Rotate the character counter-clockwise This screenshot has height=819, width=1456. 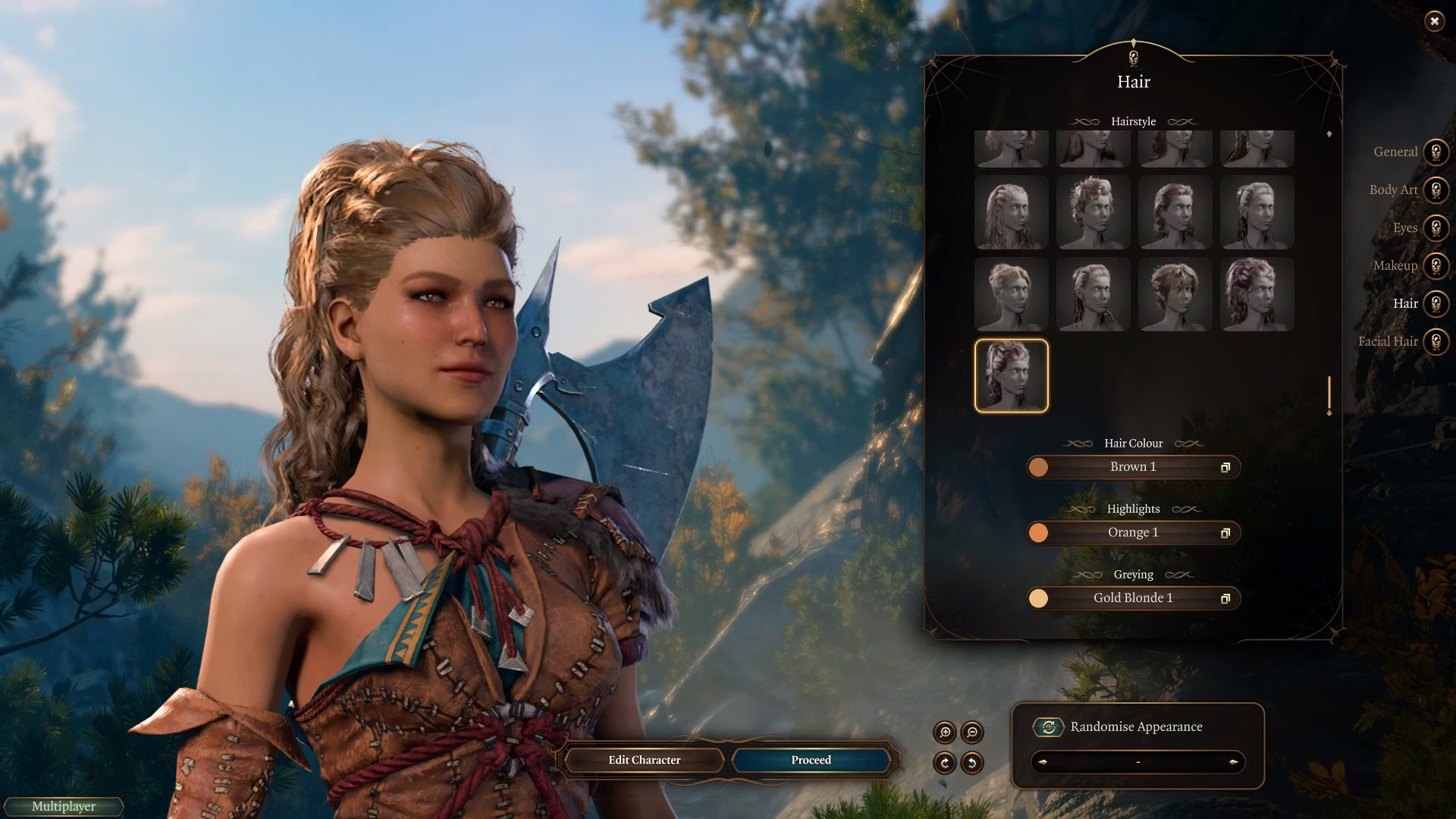(x=972, y=763)
